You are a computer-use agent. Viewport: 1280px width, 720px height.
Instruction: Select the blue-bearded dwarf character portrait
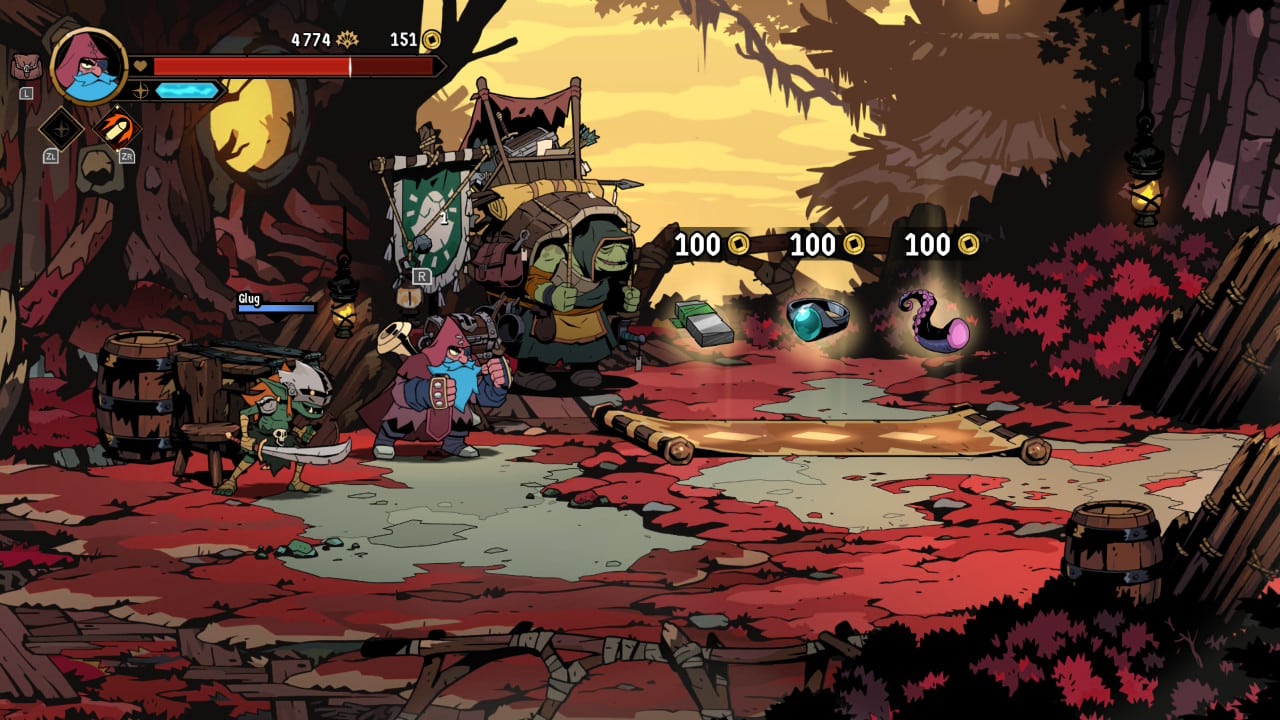point(88,66)
